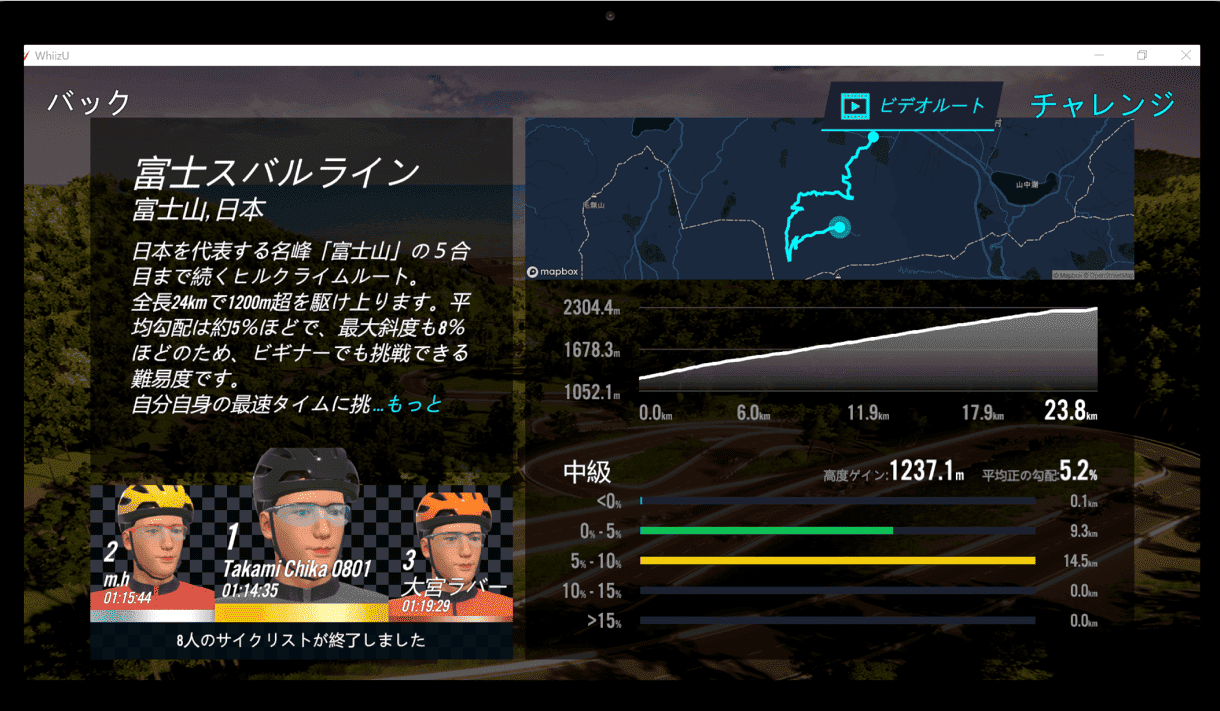Start the チャレンジ challenge
Screen dimensions: 1220x711
[x=1102, y=104]
